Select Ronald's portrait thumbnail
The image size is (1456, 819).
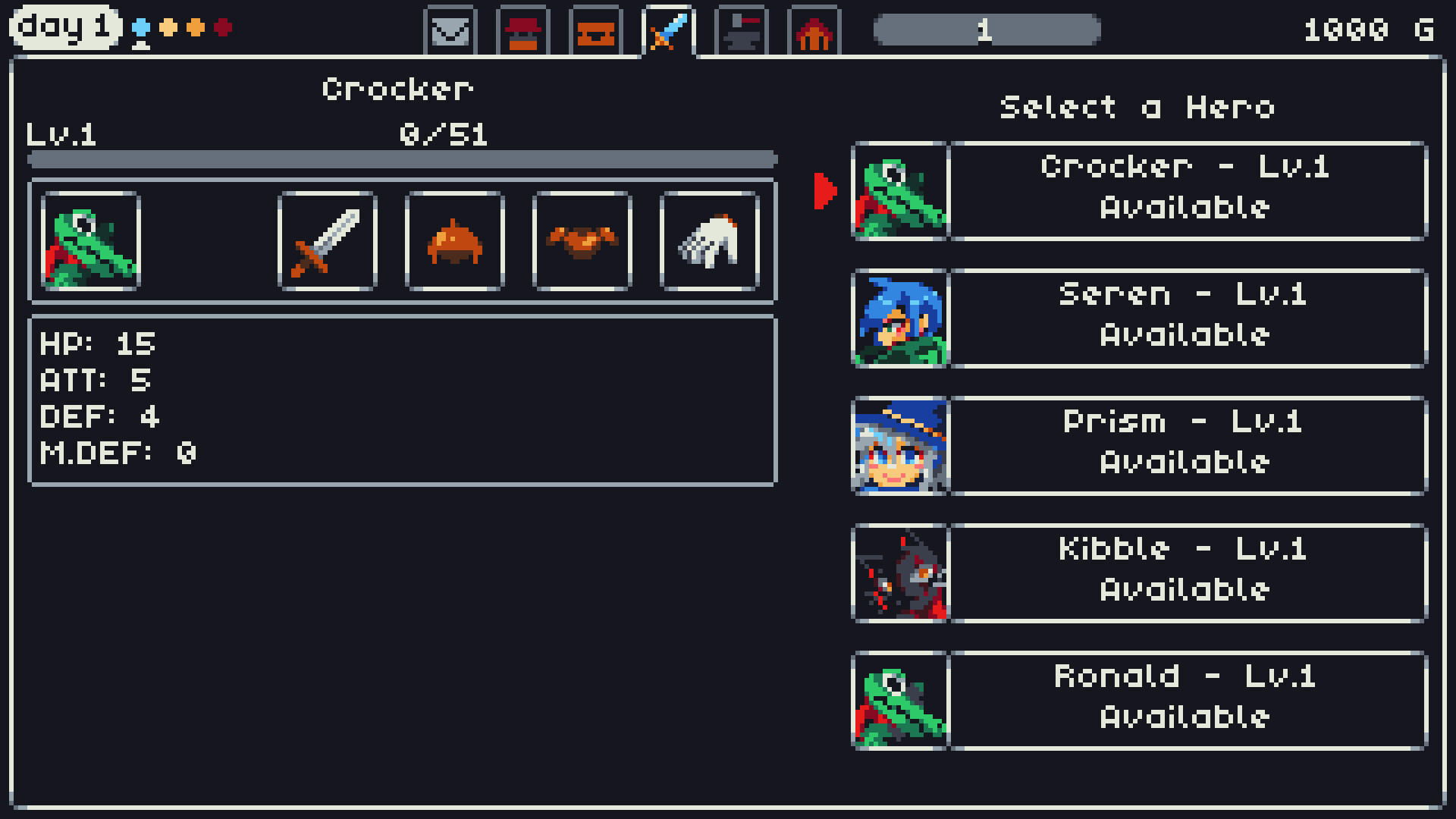(x=901, y=699)
